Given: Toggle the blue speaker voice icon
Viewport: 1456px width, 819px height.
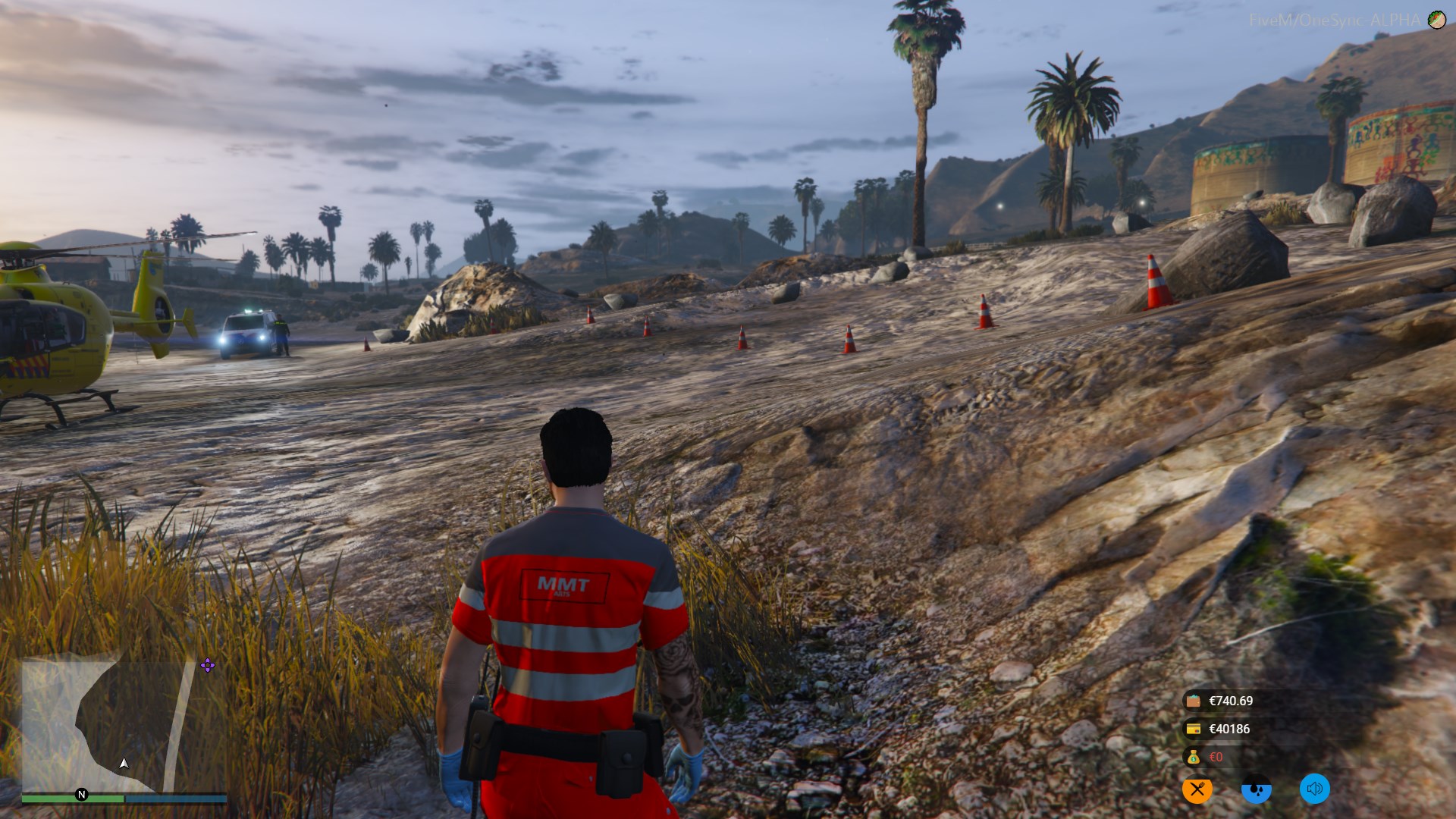Looking at the screenshot, I should (1314, 789).
